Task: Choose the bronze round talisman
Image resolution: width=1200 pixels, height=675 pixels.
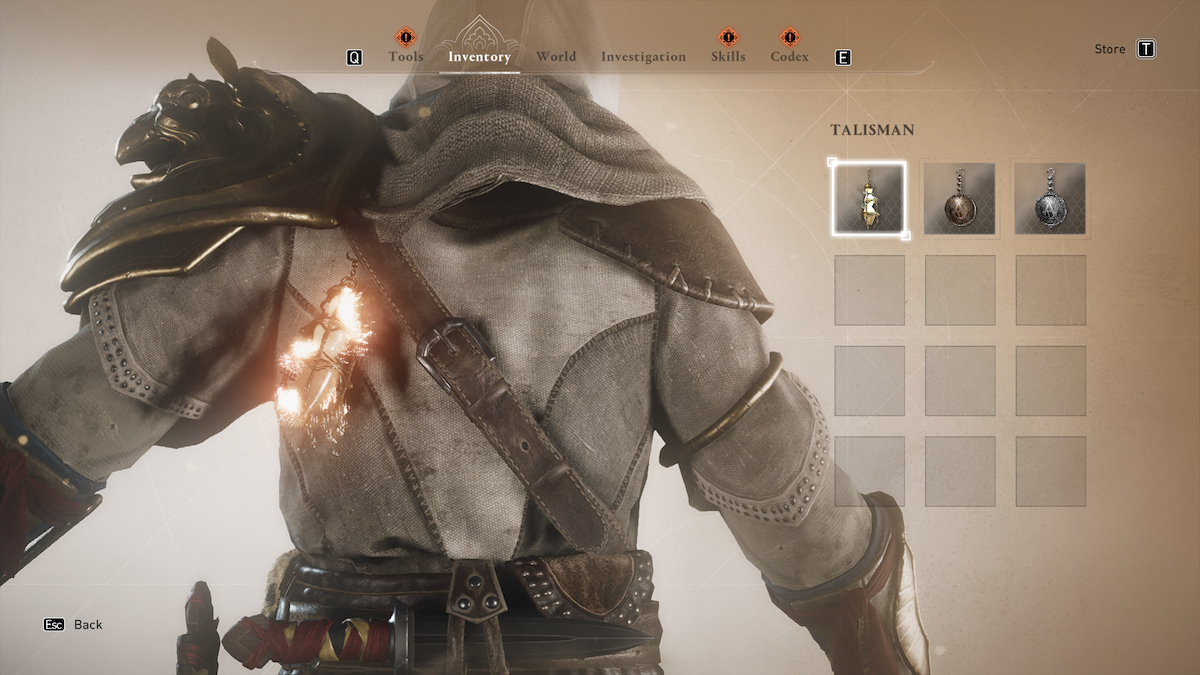Action: [x=960, y=199]
